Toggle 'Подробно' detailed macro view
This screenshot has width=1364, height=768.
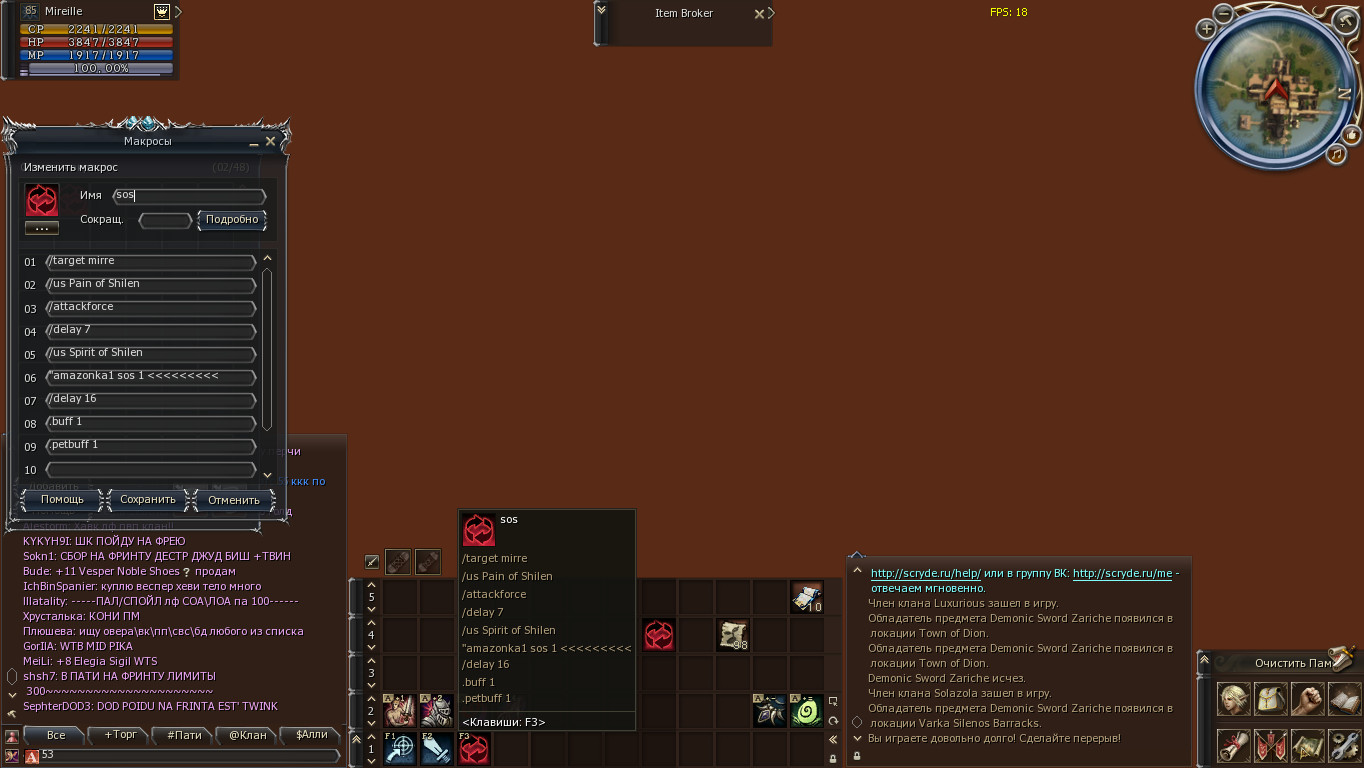coord(231,220)
